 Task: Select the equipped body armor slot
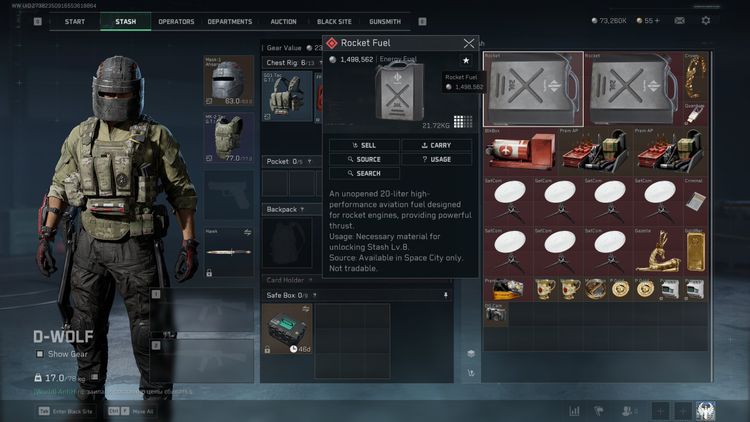tap(229, 137)
